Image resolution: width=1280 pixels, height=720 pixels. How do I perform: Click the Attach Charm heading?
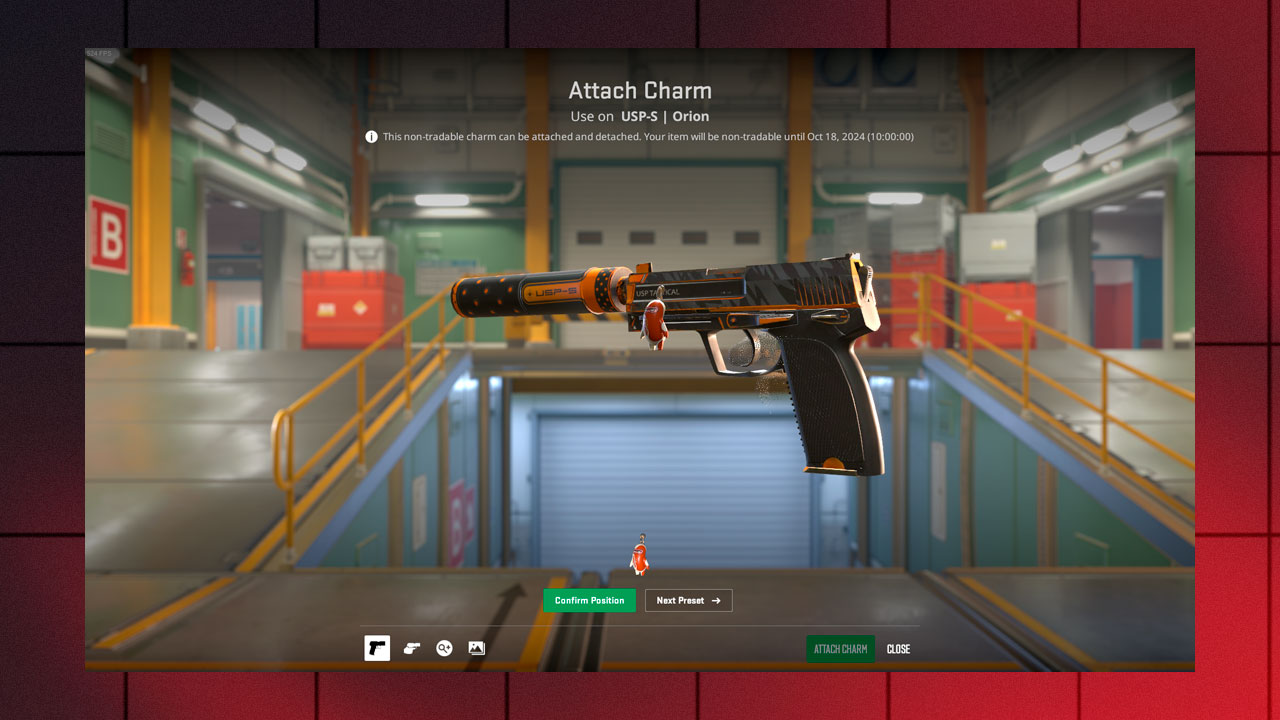point(640,90)
